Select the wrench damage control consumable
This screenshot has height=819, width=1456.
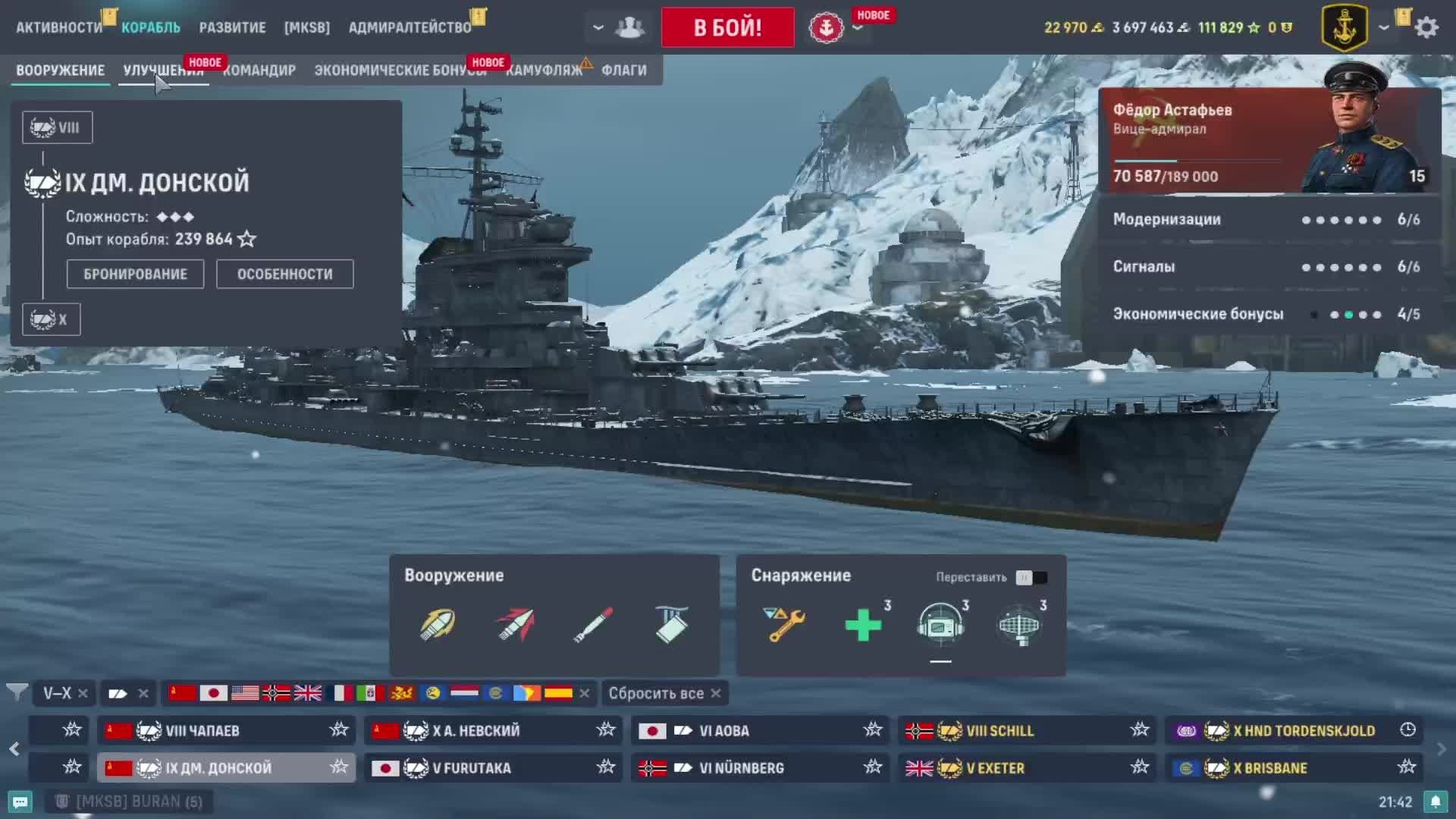click(x=785, y=626)
